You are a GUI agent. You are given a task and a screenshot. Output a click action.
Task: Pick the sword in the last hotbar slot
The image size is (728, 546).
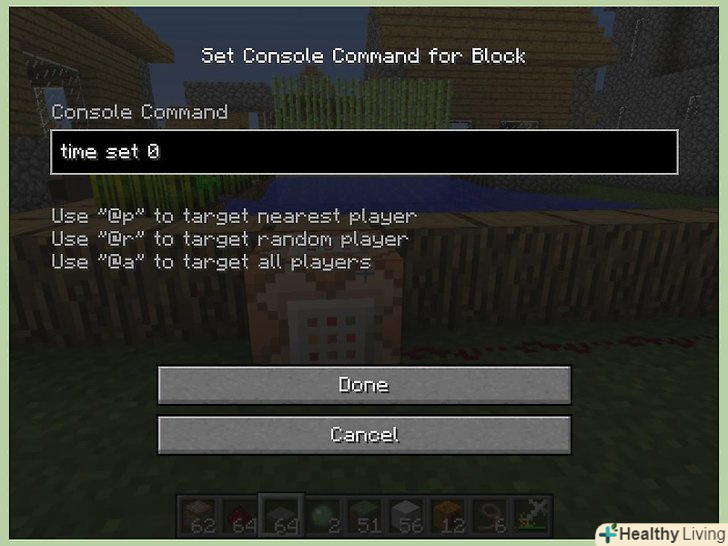530,513
